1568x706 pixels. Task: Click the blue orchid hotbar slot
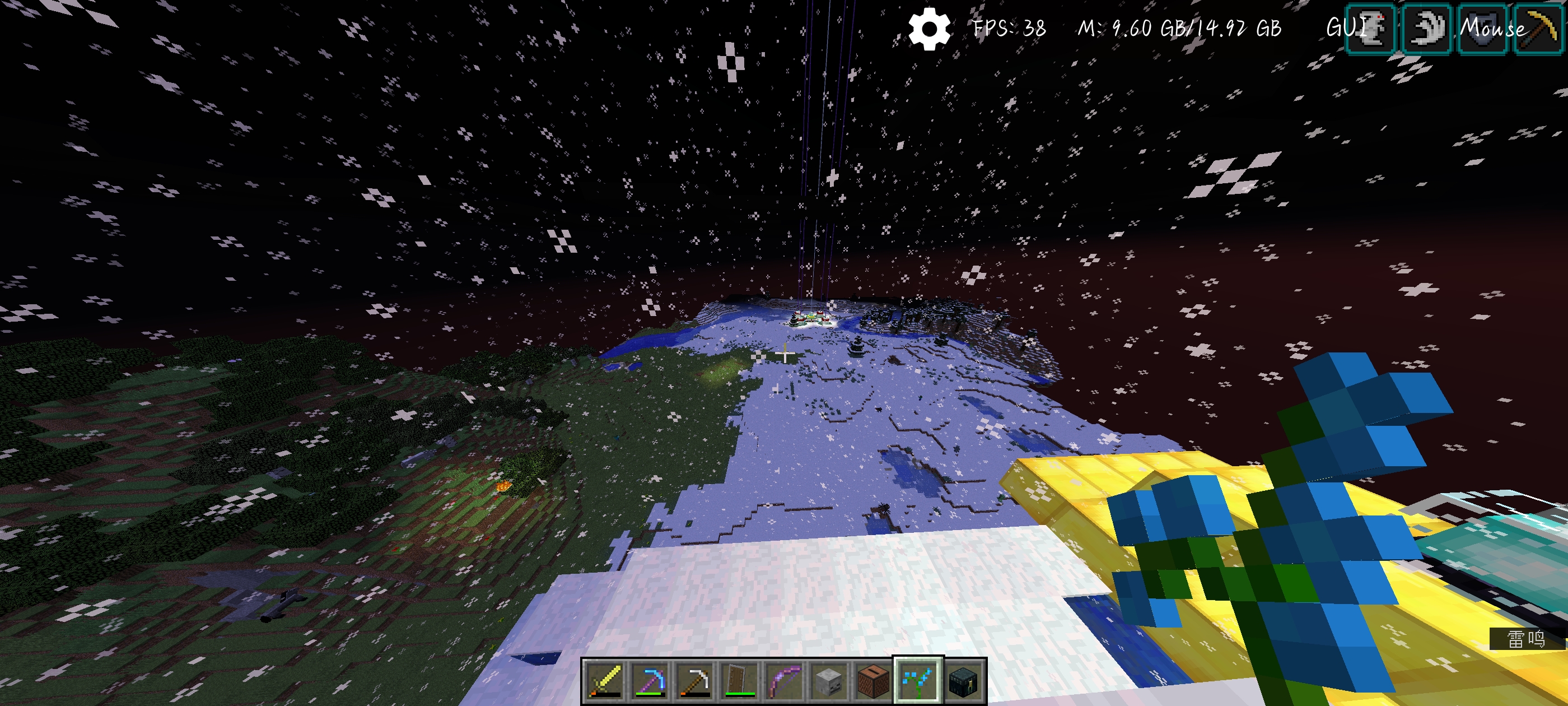[918, 680]
